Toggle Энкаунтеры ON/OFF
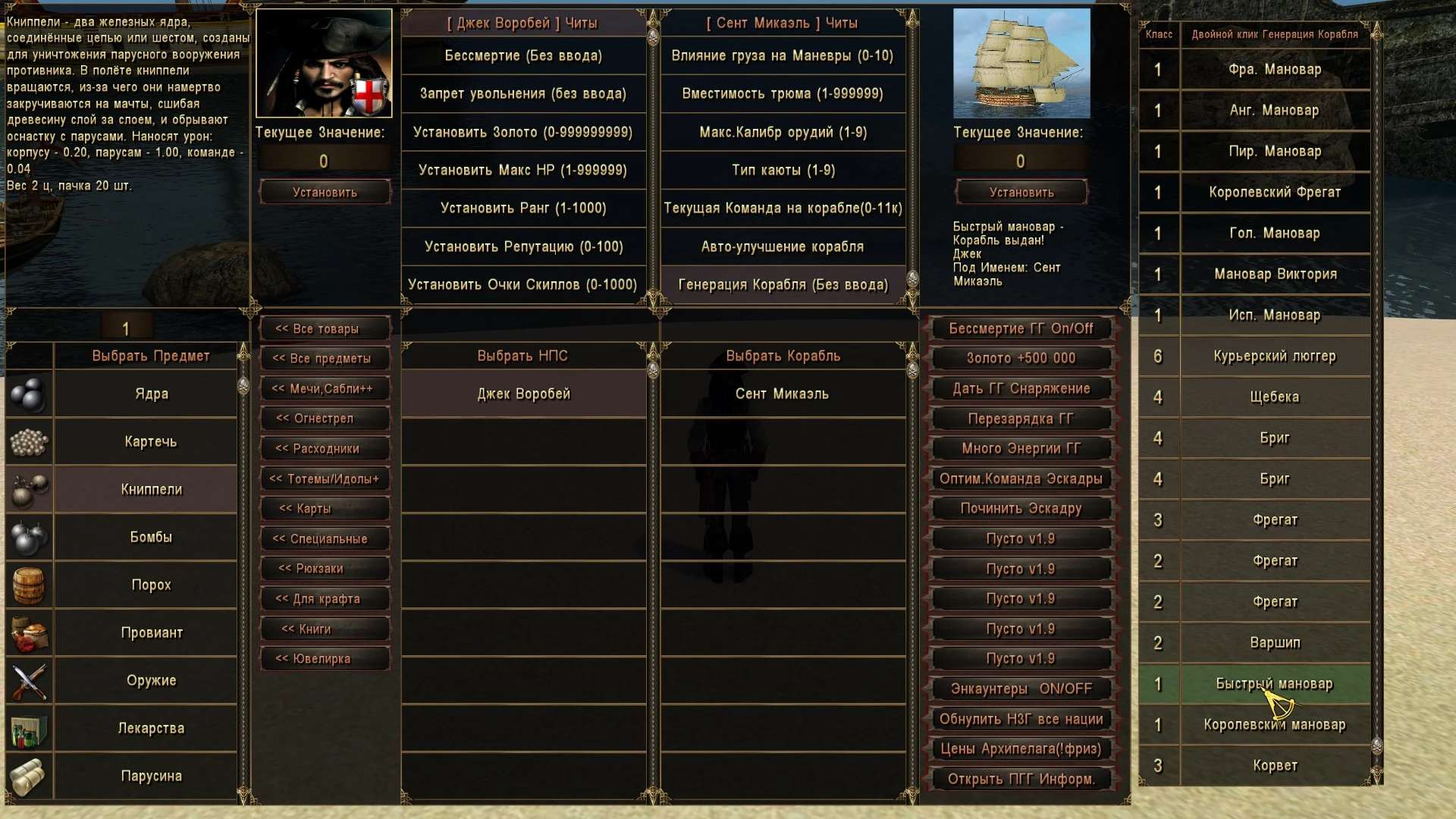Screen dimensions: 1456x819 1020,689
